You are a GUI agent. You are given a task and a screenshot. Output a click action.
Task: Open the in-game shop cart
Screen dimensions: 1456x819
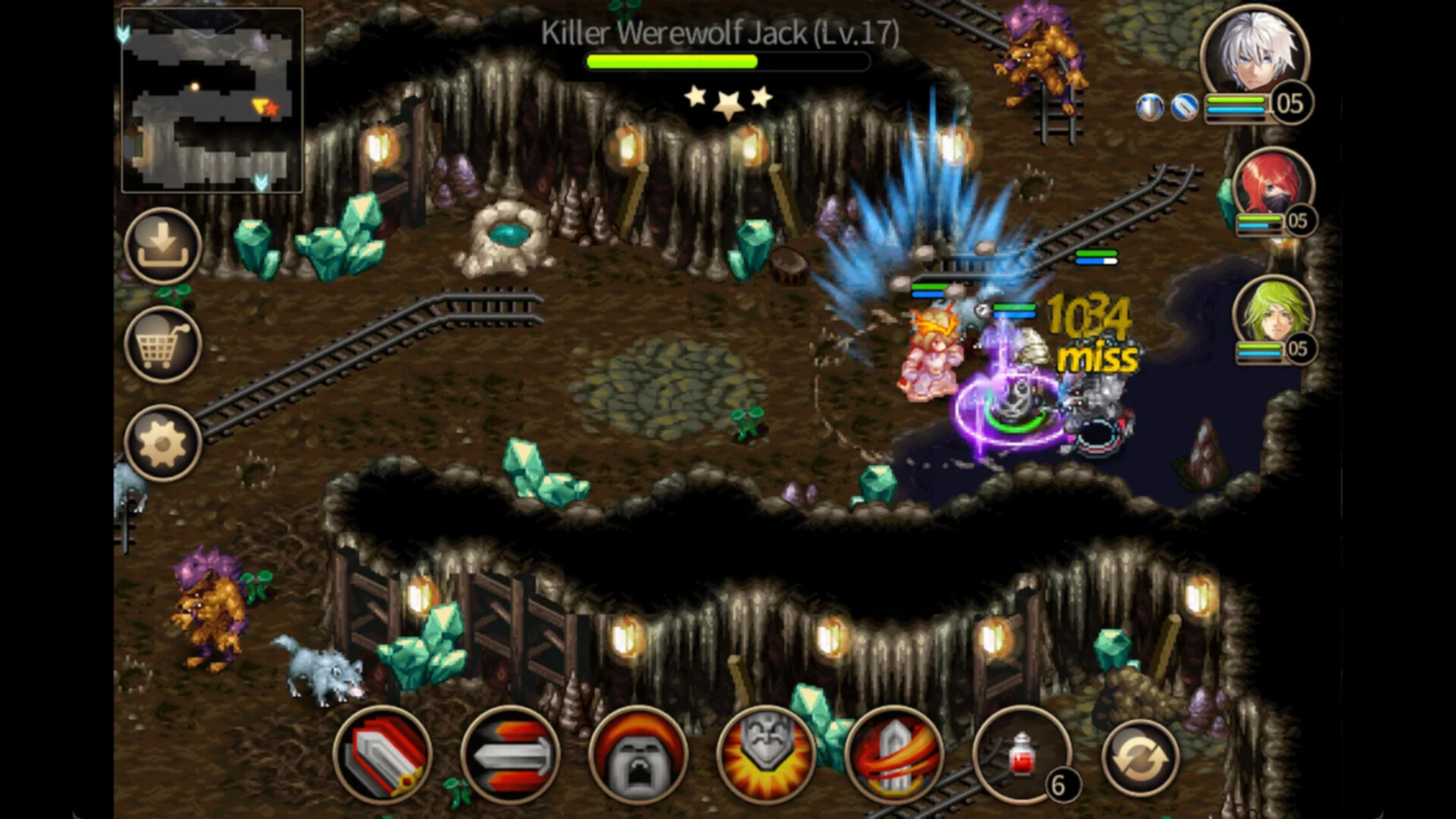click(162, 345)
